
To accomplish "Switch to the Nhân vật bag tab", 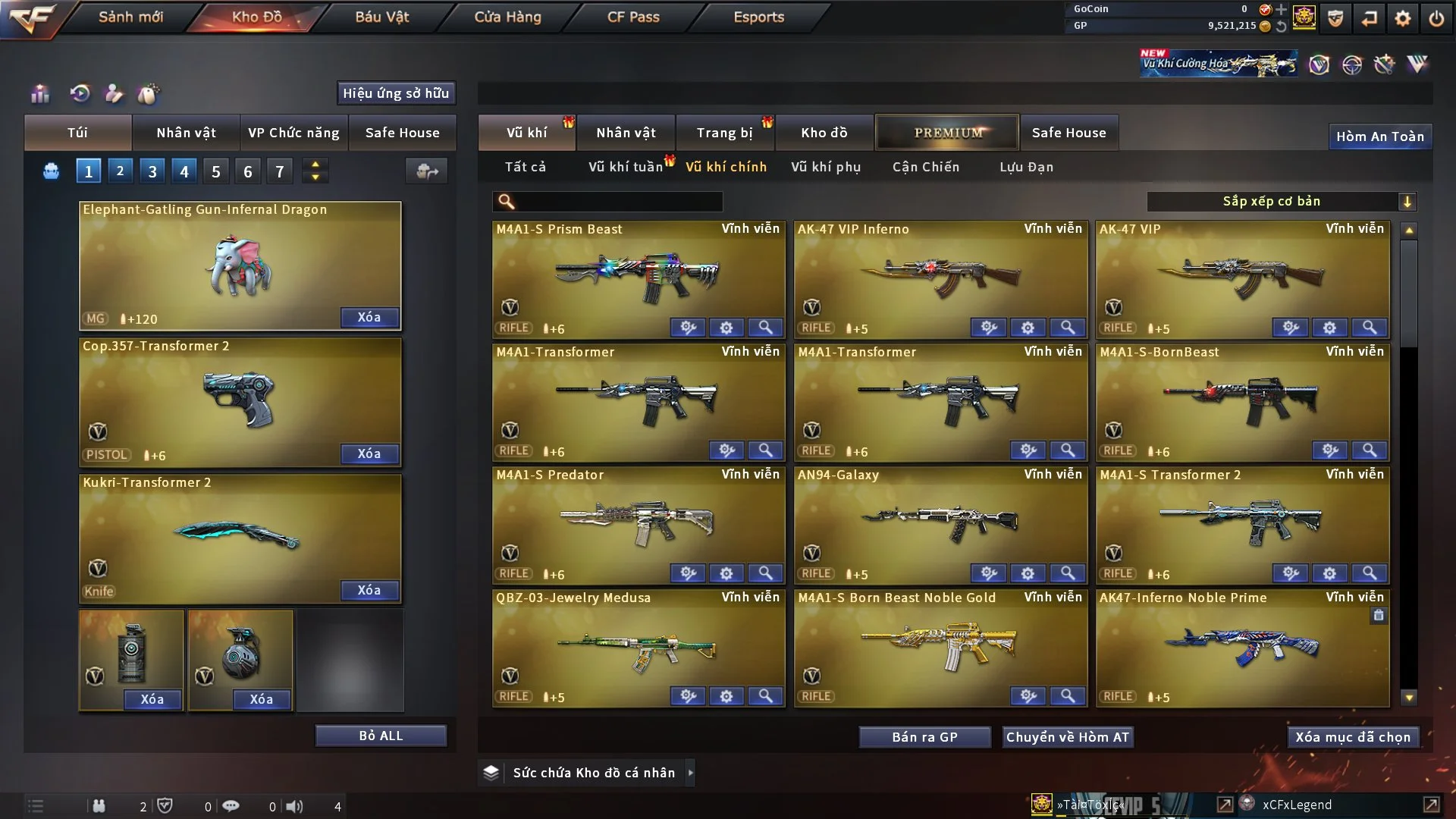I will click(186, 133).
